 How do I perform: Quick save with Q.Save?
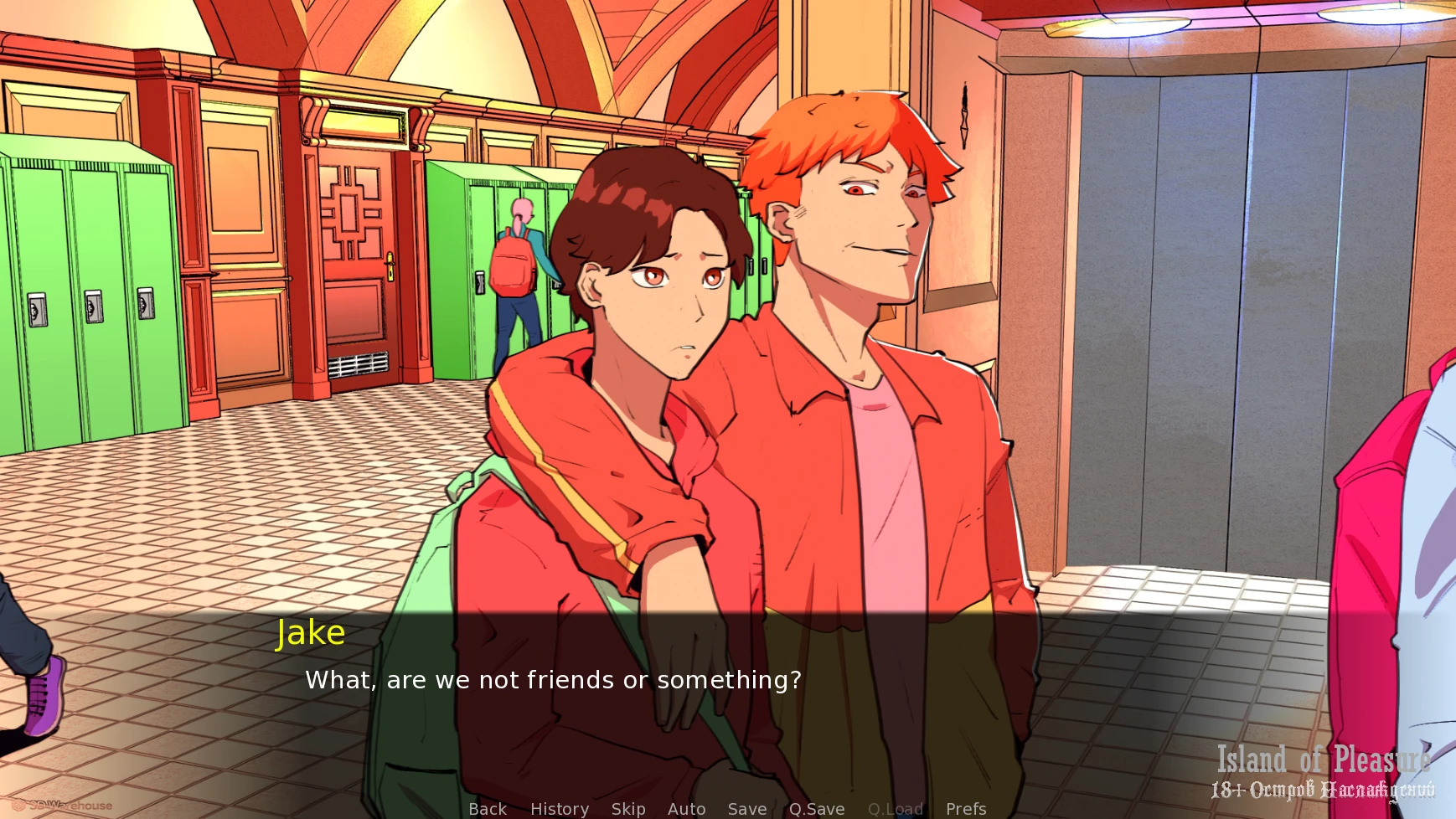coord(817,809)
